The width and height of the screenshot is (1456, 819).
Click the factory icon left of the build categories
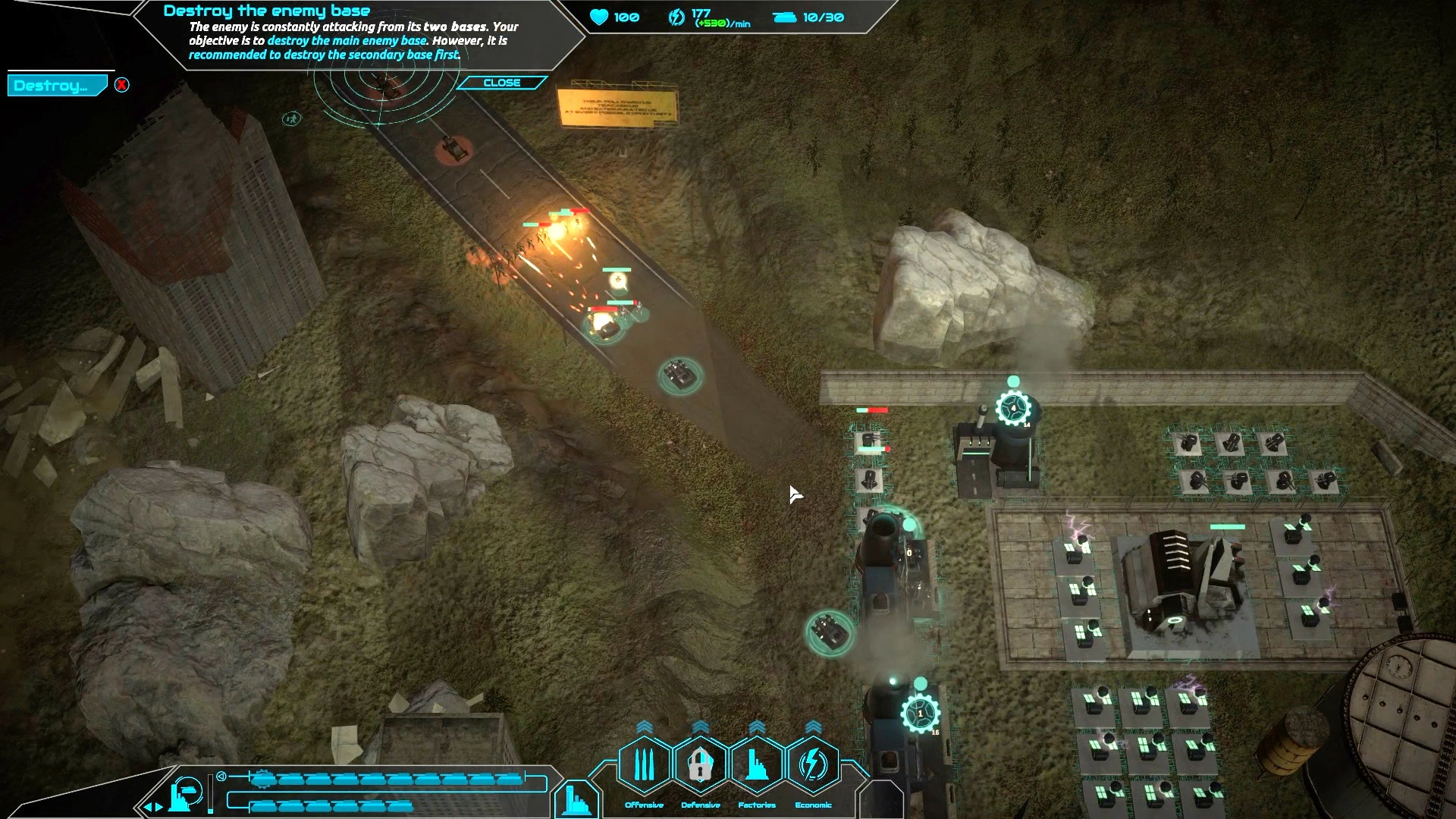576,799
